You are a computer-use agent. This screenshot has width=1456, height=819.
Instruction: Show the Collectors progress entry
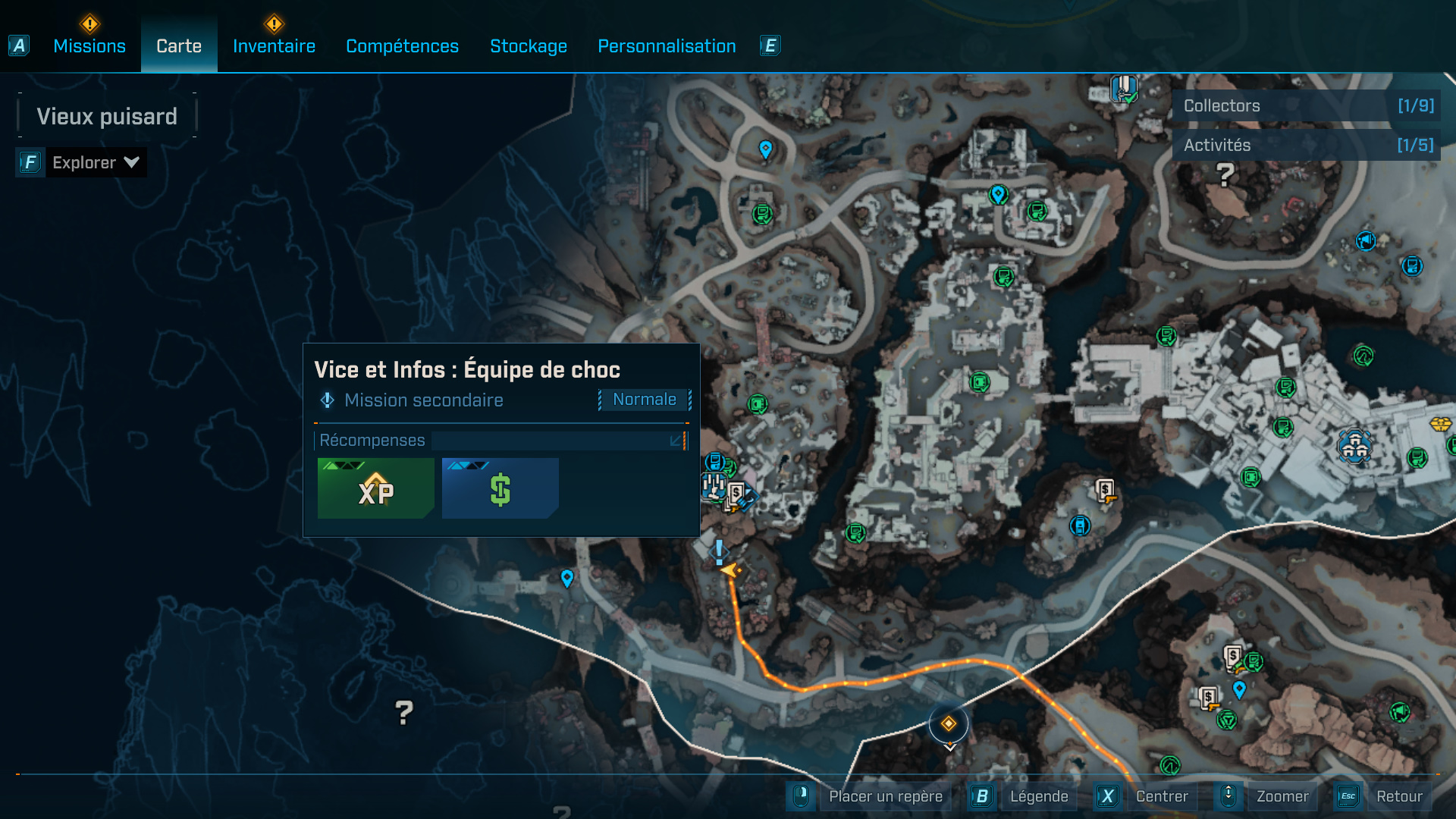(x=1306, y=106)
